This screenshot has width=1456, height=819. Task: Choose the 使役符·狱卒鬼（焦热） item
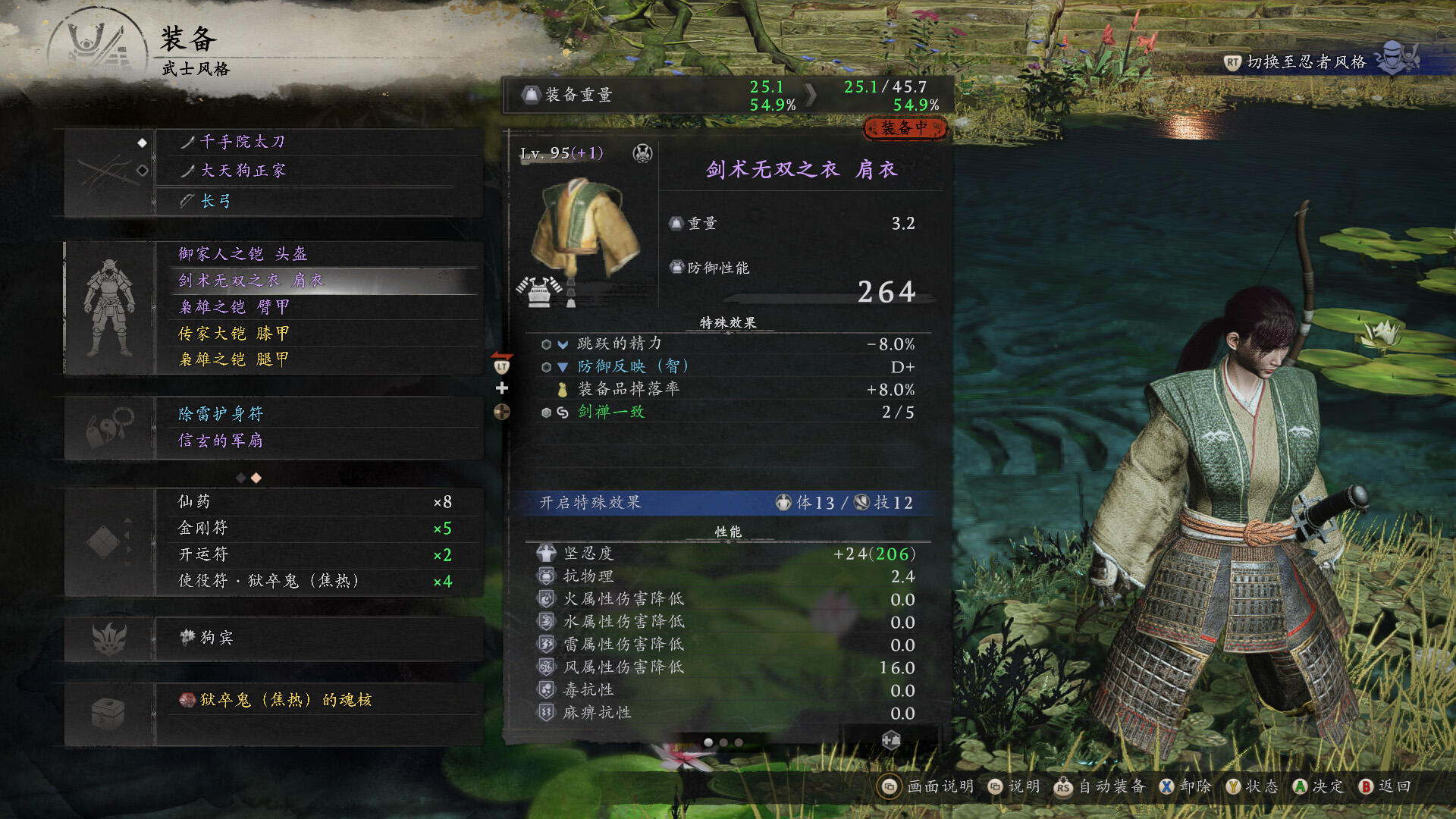coord(315,582)
